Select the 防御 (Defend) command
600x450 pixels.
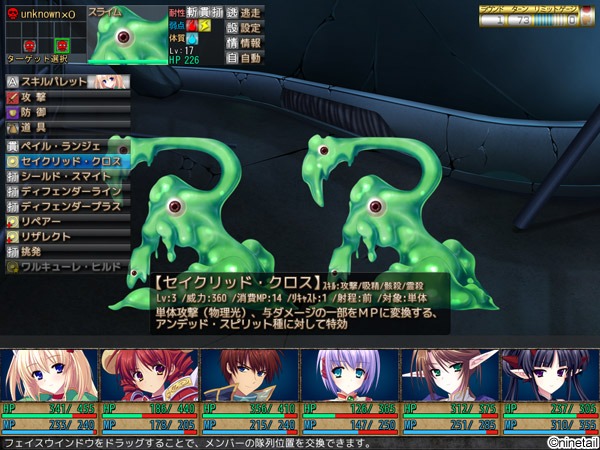[60, 113]
